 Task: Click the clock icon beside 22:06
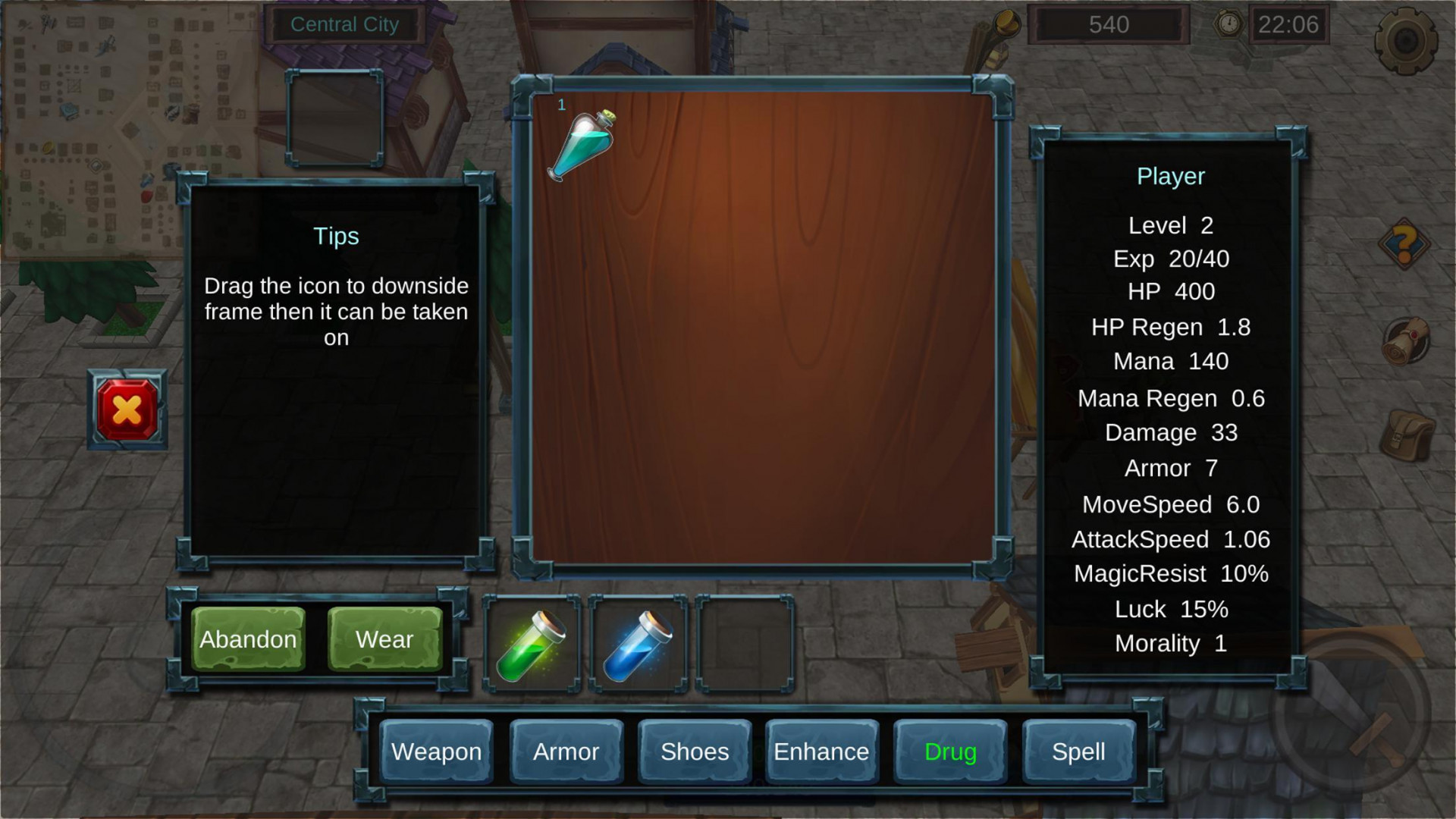point(1228,23)
